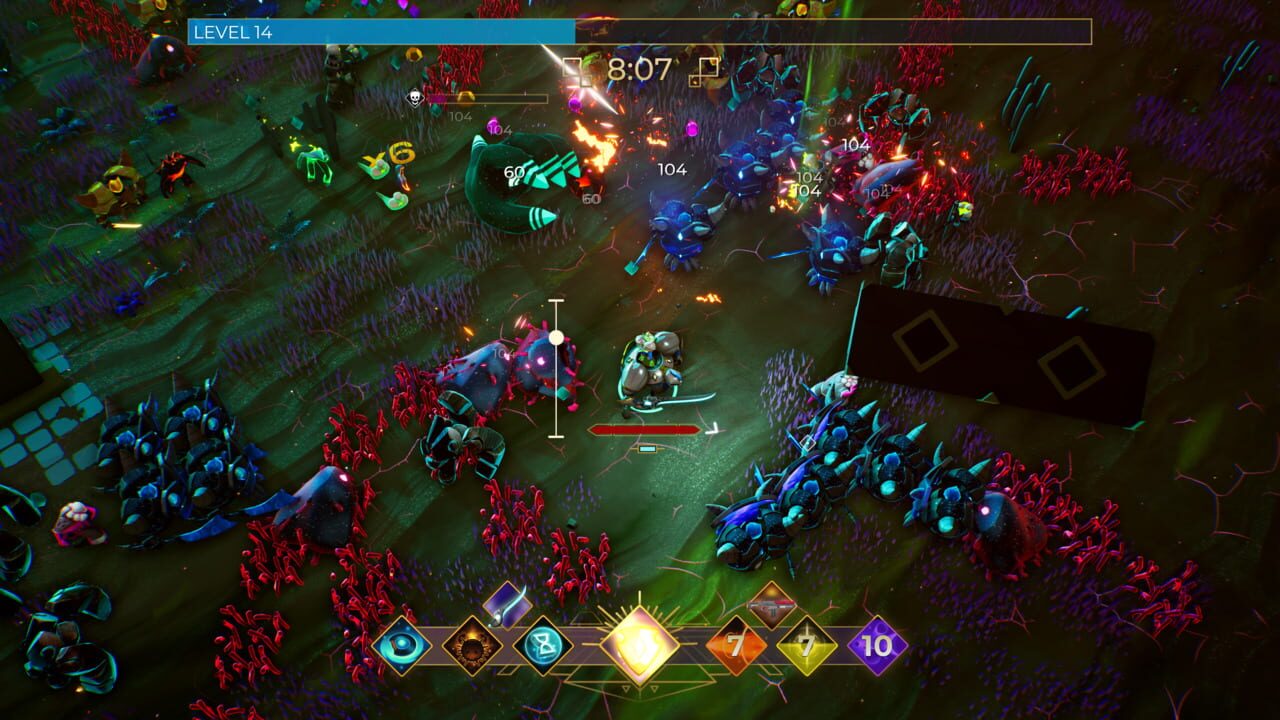Select the blue orb ability icon
1280x720 pixels.
[400, 644]
